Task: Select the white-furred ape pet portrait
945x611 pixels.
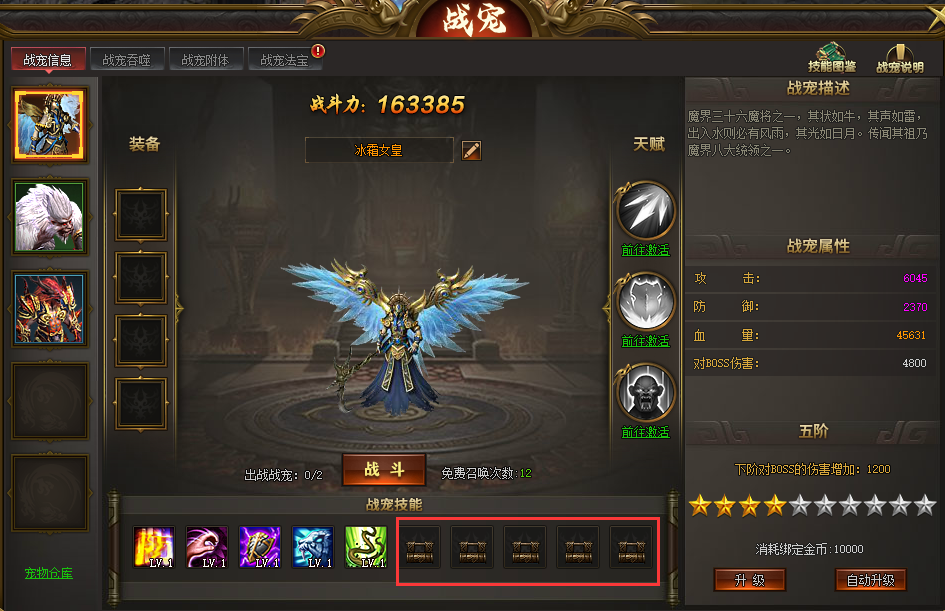Action: coord(50,216)
